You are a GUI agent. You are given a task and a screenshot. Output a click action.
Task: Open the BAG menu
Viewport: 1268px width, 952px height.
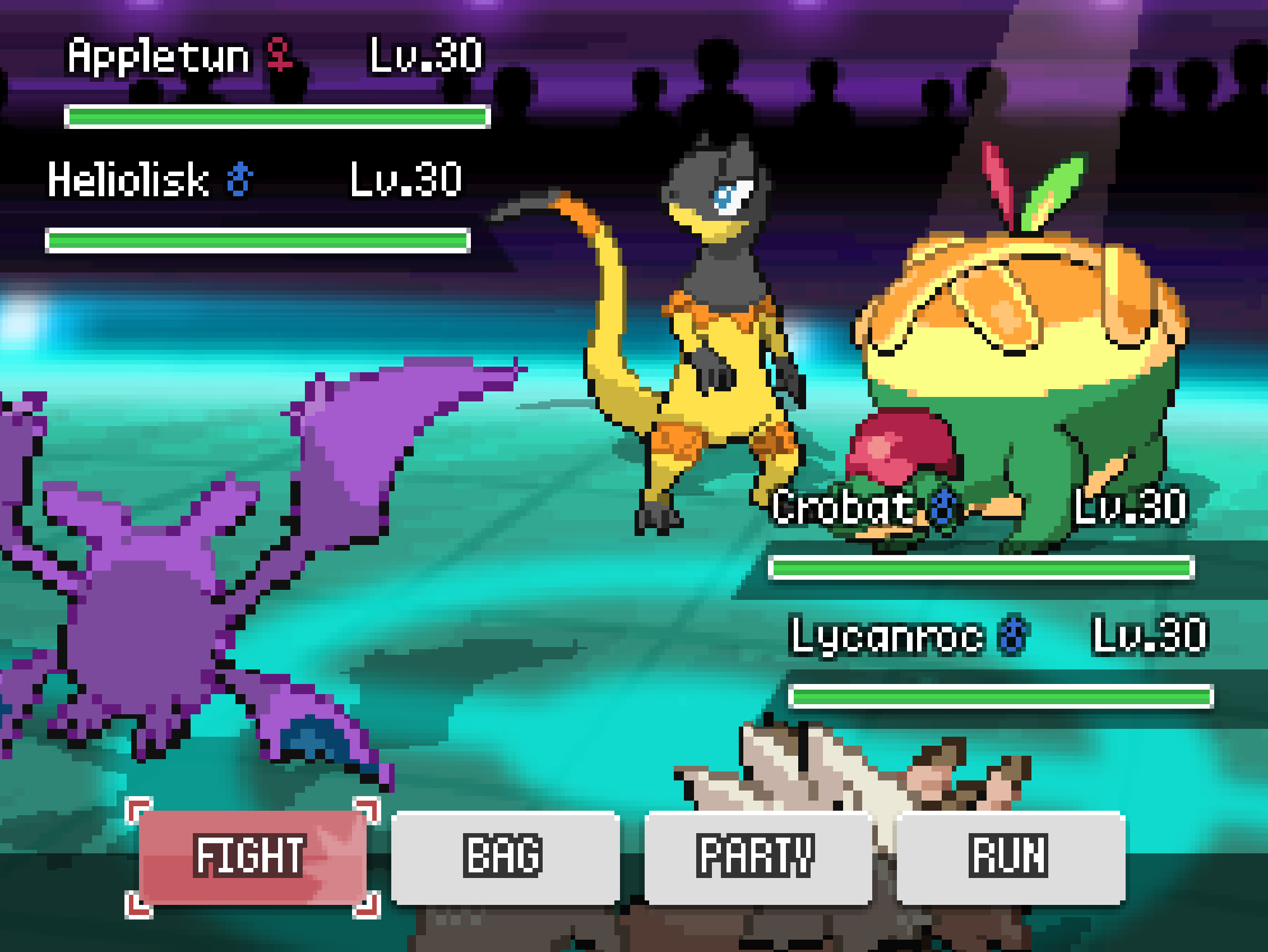(x=505, y=857)
